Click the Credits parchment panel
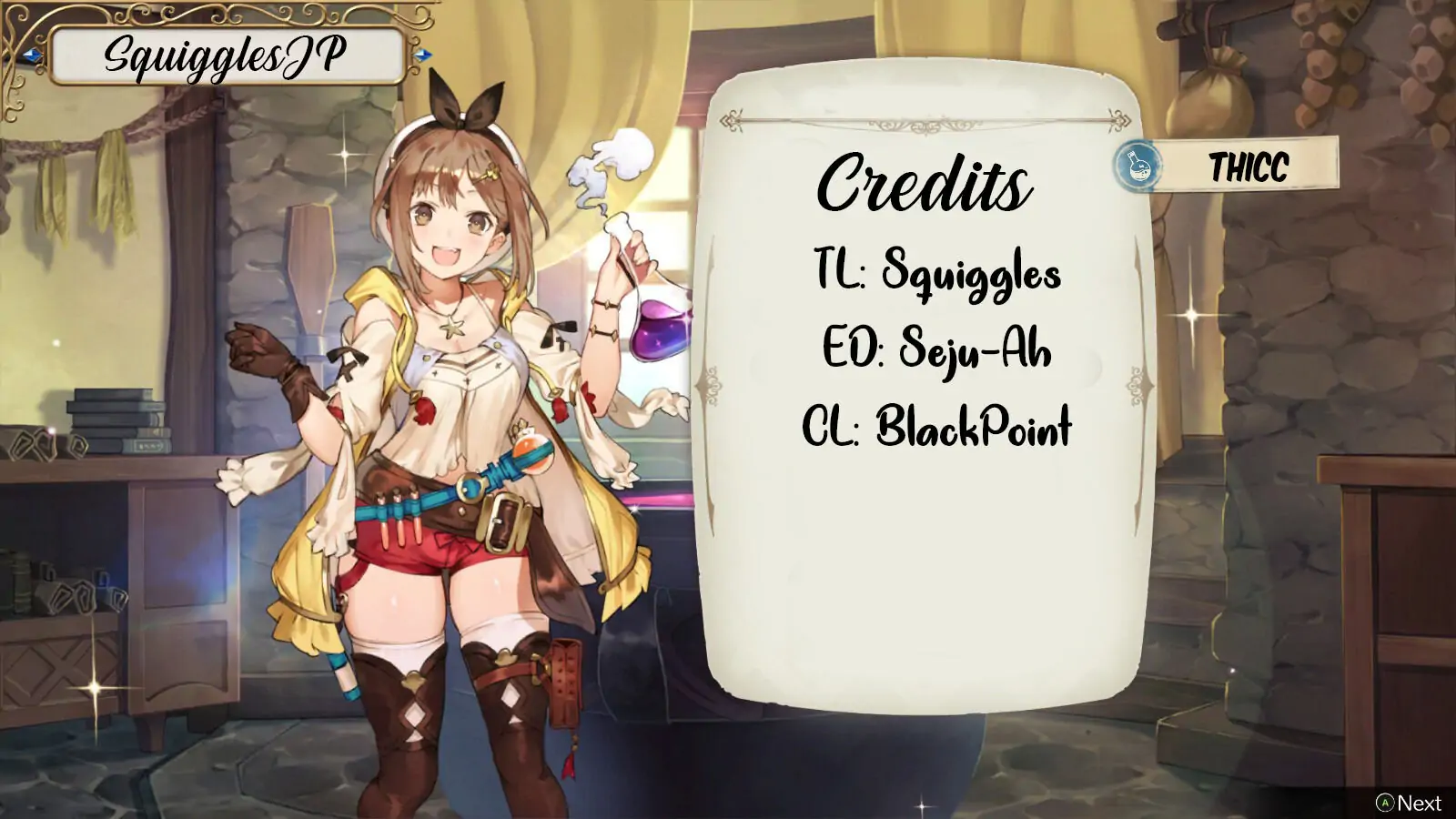1456x819 pixels. [924, 391]
